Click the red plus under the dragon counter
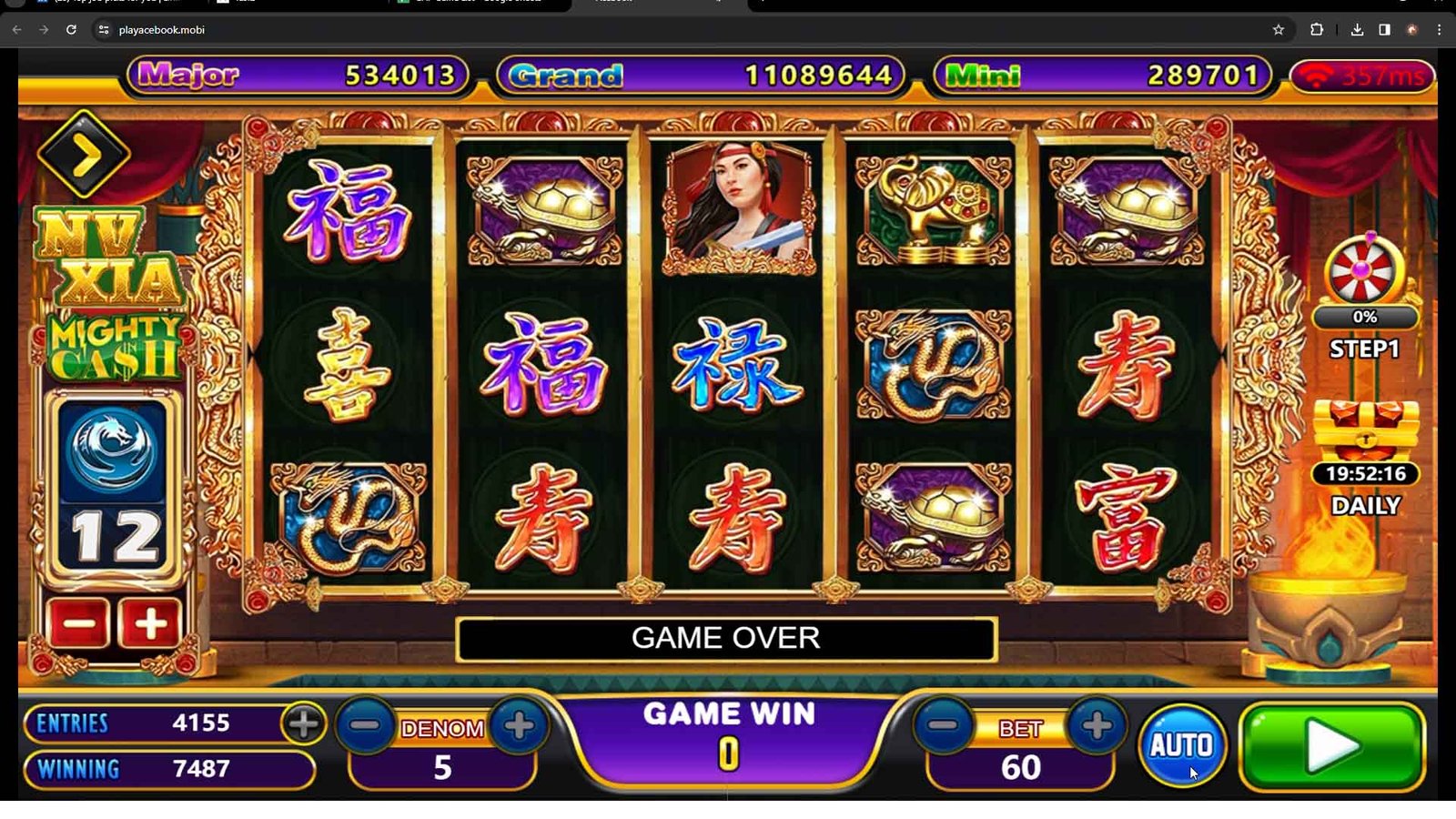The image size is (1456, 819). pyautogui.click(x=150, y=623)
